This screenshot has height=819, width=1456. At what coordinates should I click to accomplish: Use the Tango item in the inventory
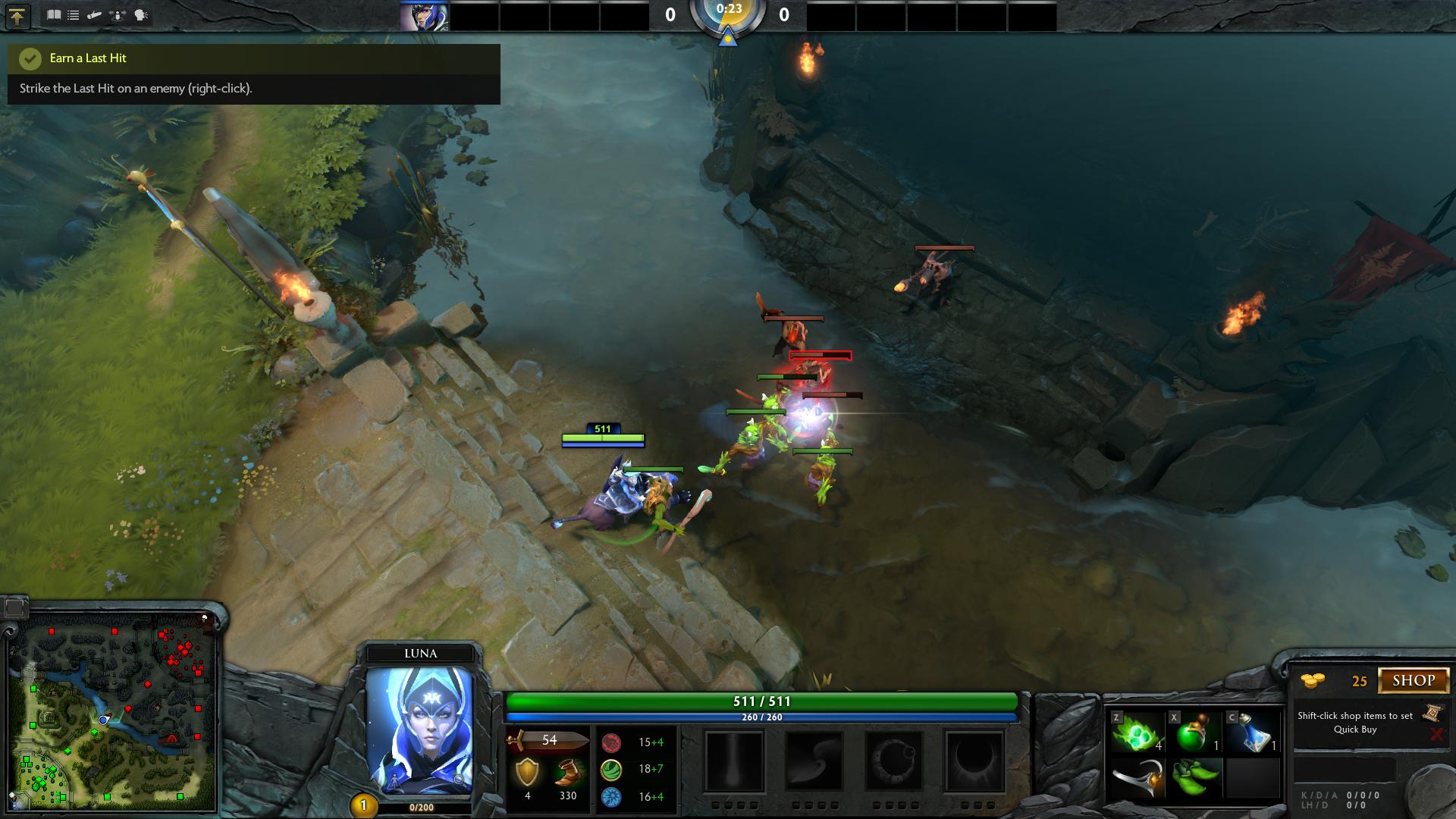tap(1137, 733)
